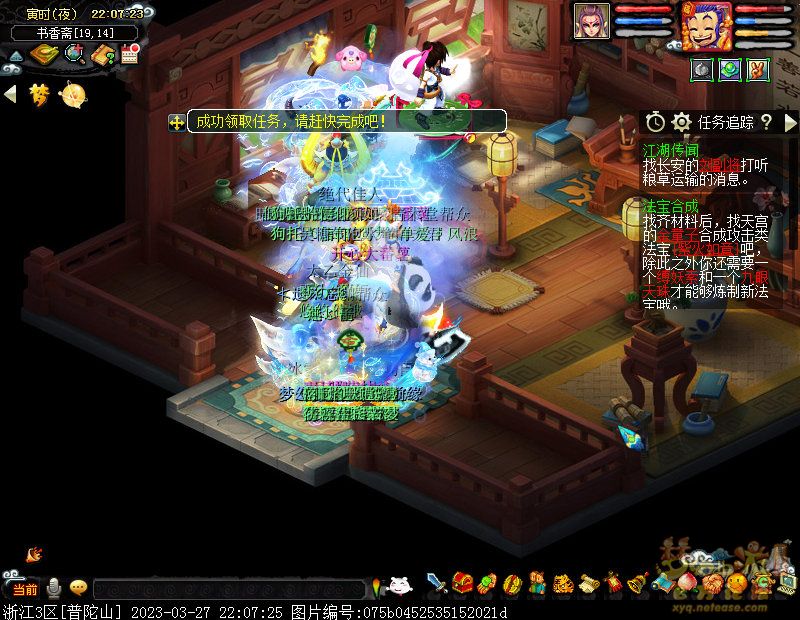Select the pet portrait at top

pos(591,21)
